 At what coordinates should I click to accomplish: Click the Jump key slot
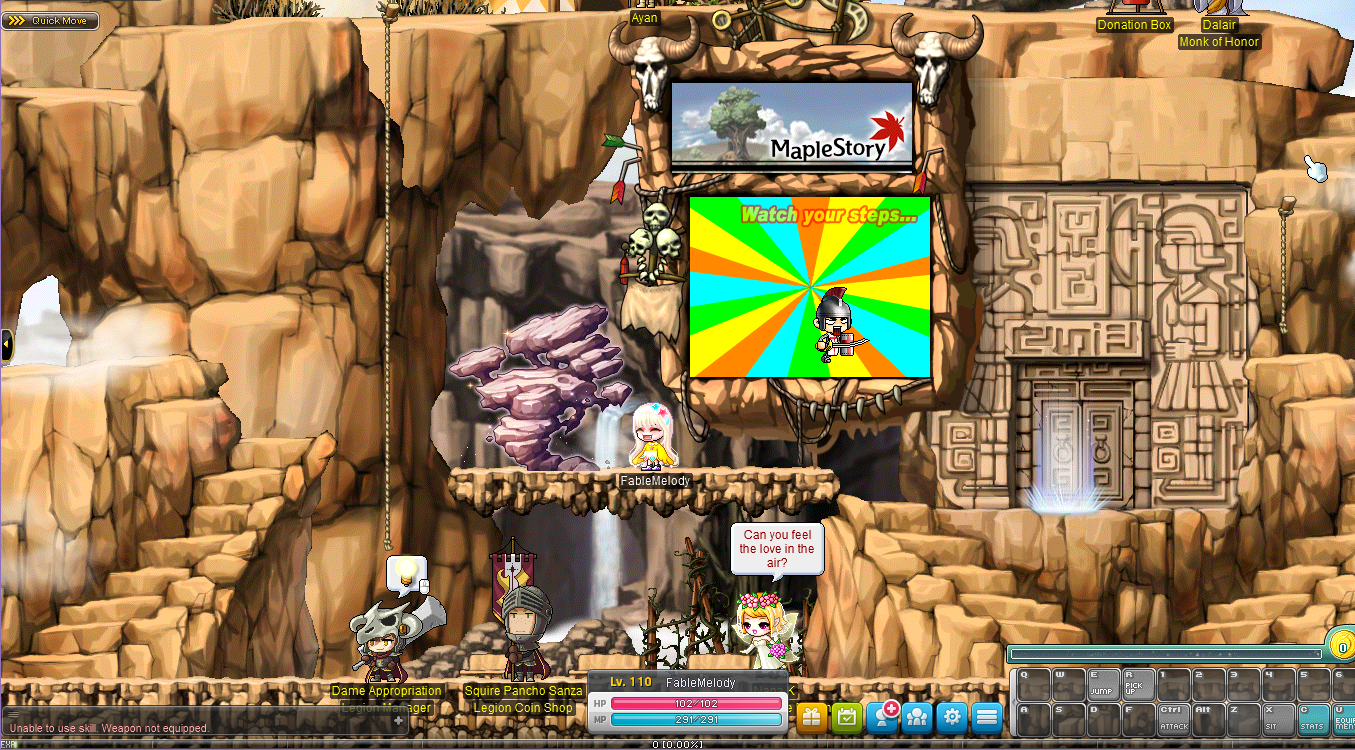(1103, 686)
